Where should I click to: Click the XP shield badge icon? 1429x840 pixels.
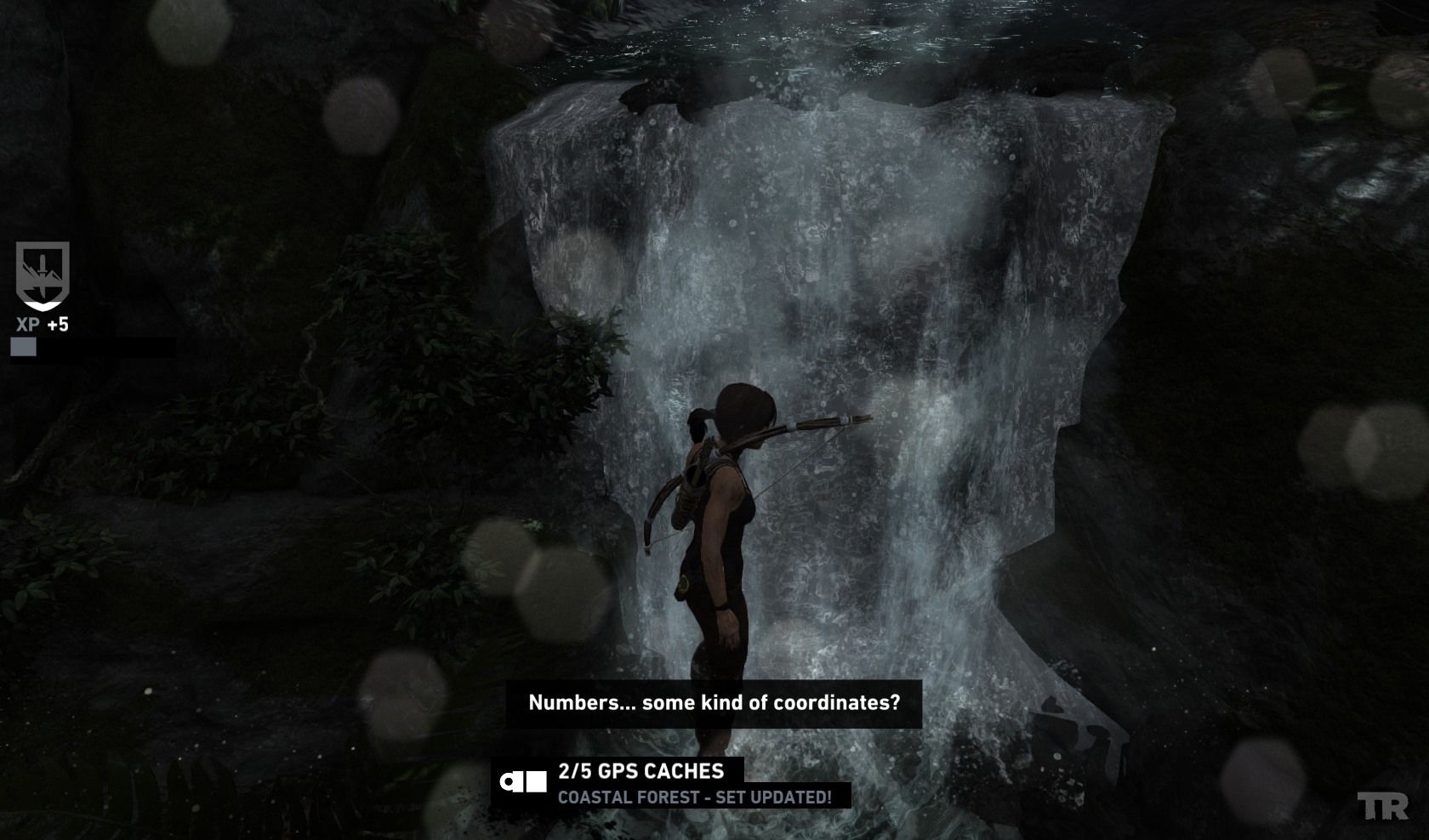43,275
